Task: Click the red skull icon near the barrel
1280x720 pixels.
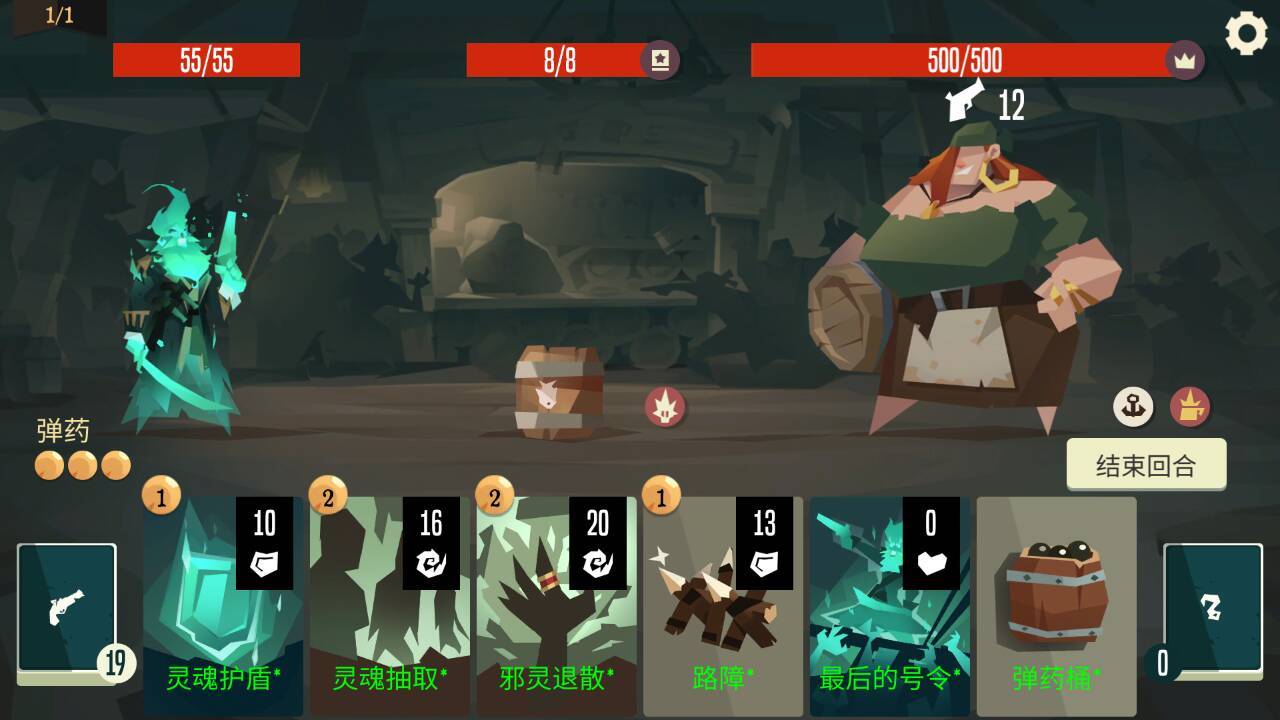Action: pos(667,406)
